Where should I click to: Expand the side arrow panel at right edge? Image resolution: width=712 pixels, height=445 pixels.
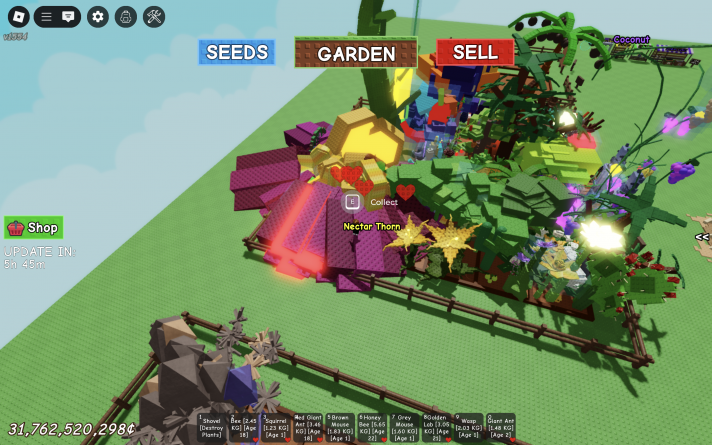(x=703, y=237)
